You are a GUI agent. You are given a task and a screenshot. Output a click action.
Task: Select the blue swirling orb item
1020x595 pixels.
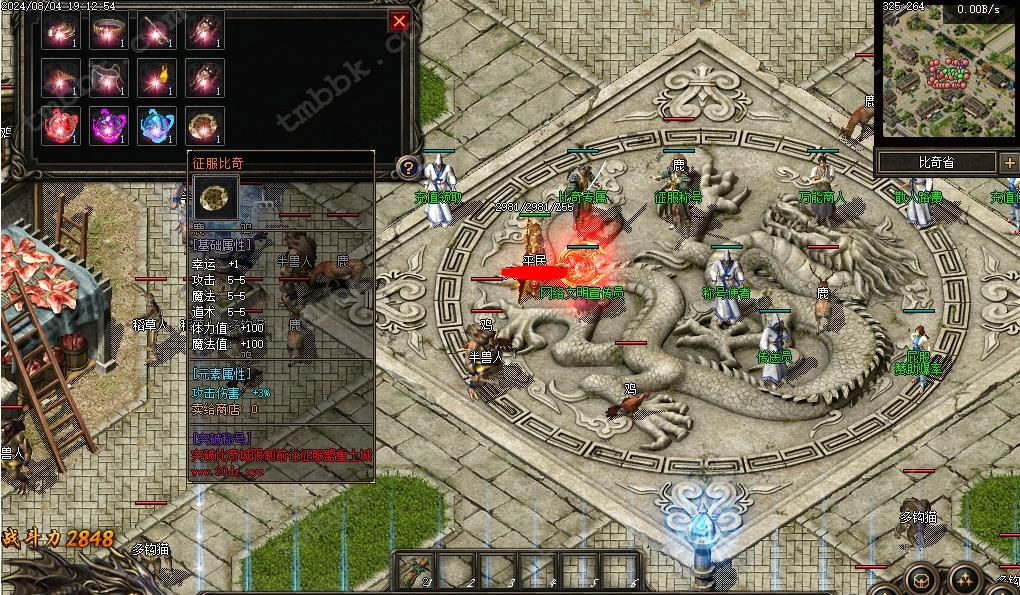coord(157,125)
